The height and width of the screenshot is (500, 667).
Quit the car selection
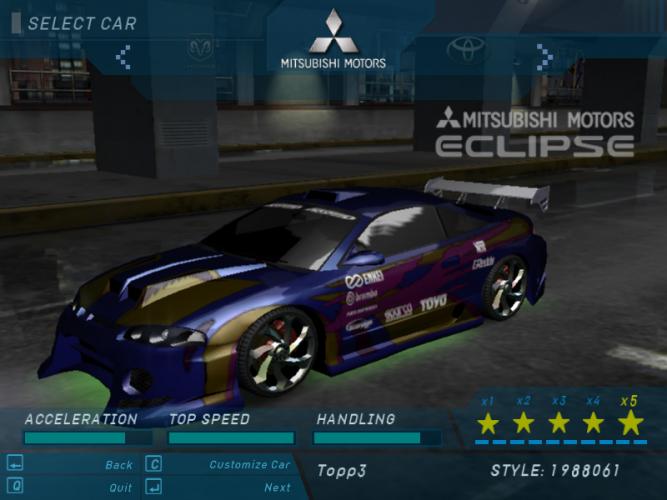(120, 488)
